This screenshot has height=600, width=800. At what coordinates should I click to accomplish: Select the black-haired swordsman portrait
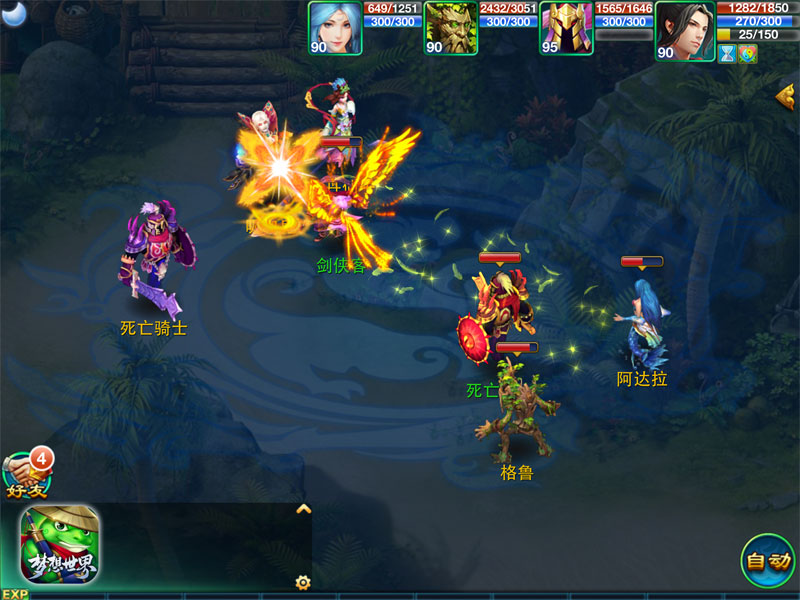coord(684,29)
